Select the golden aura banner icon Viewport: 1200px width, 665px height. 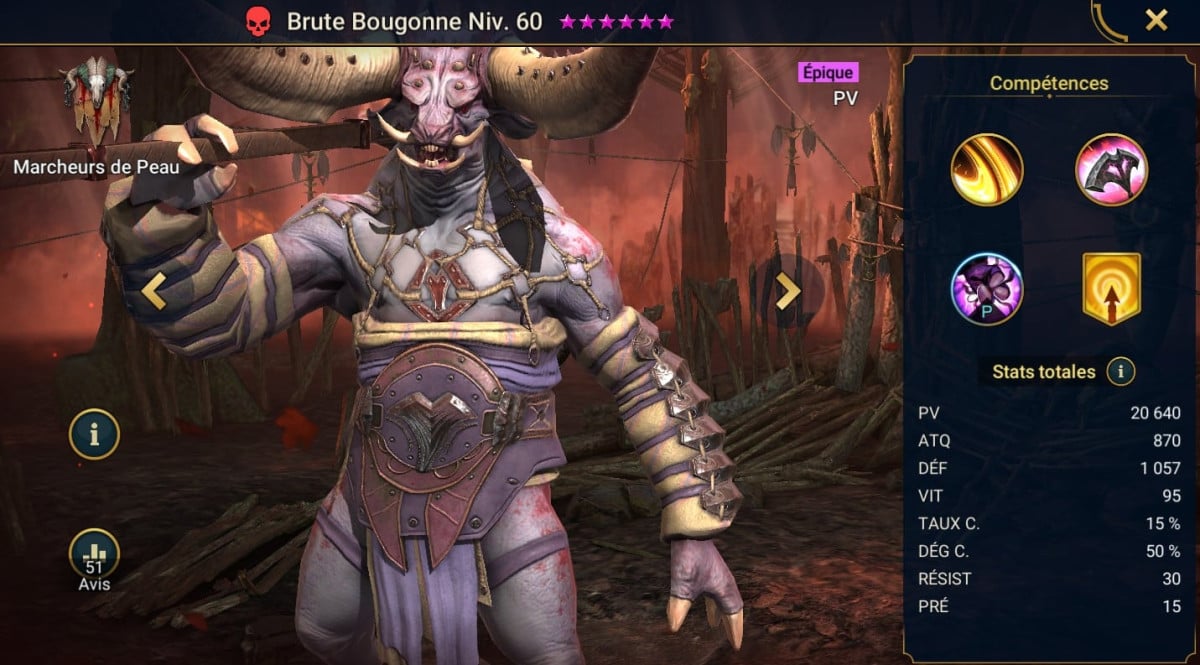pos(1111,289)
